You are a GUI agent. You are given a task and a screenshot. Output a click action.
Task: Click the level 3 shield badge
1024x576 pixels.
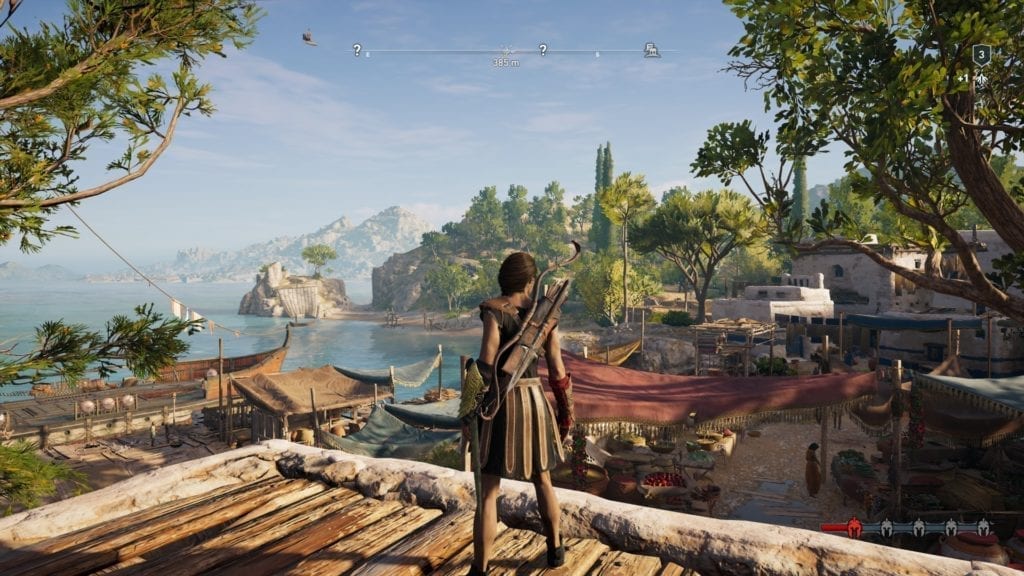tap(981, 55)
